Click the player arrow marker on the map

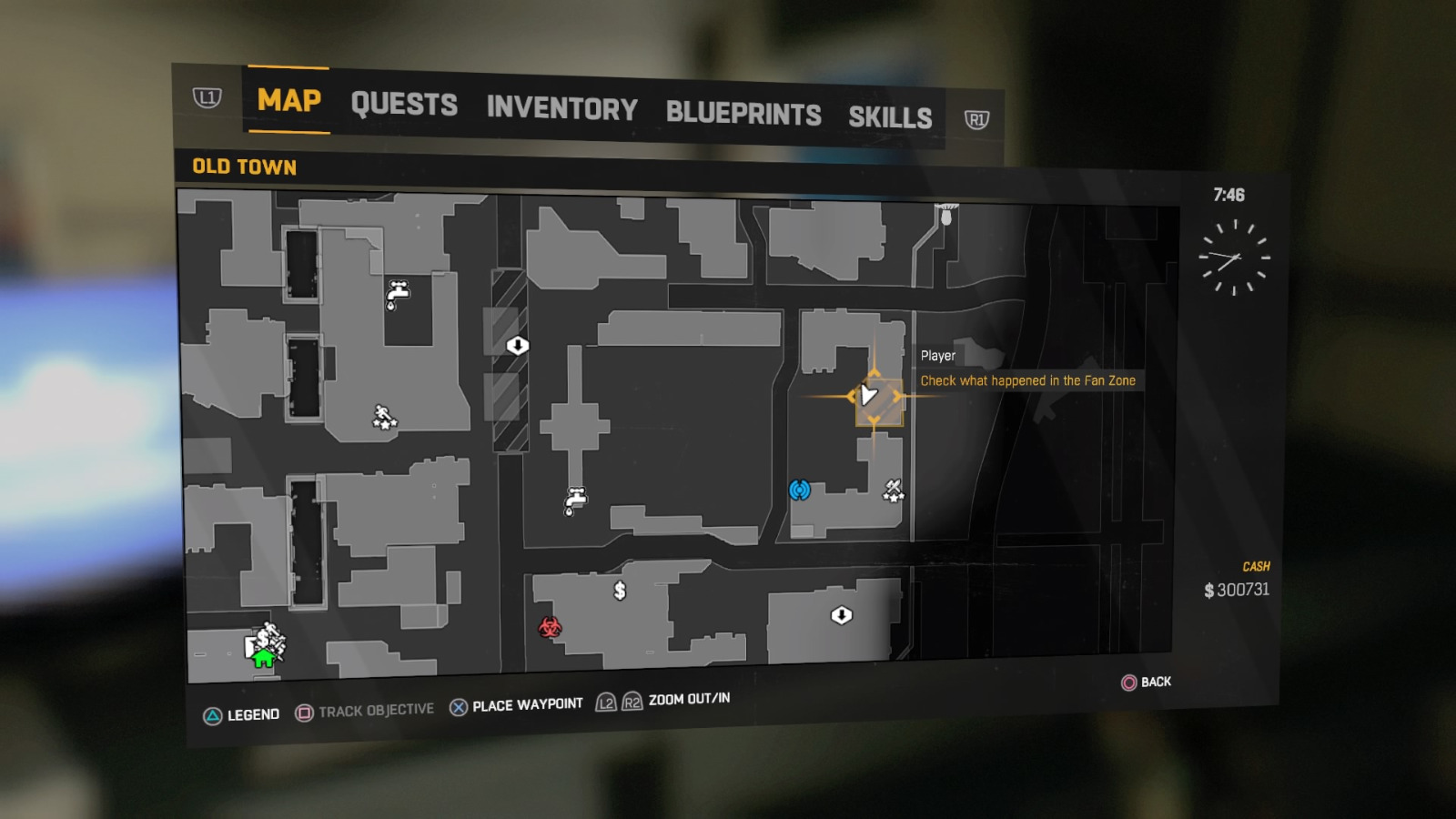869,395
